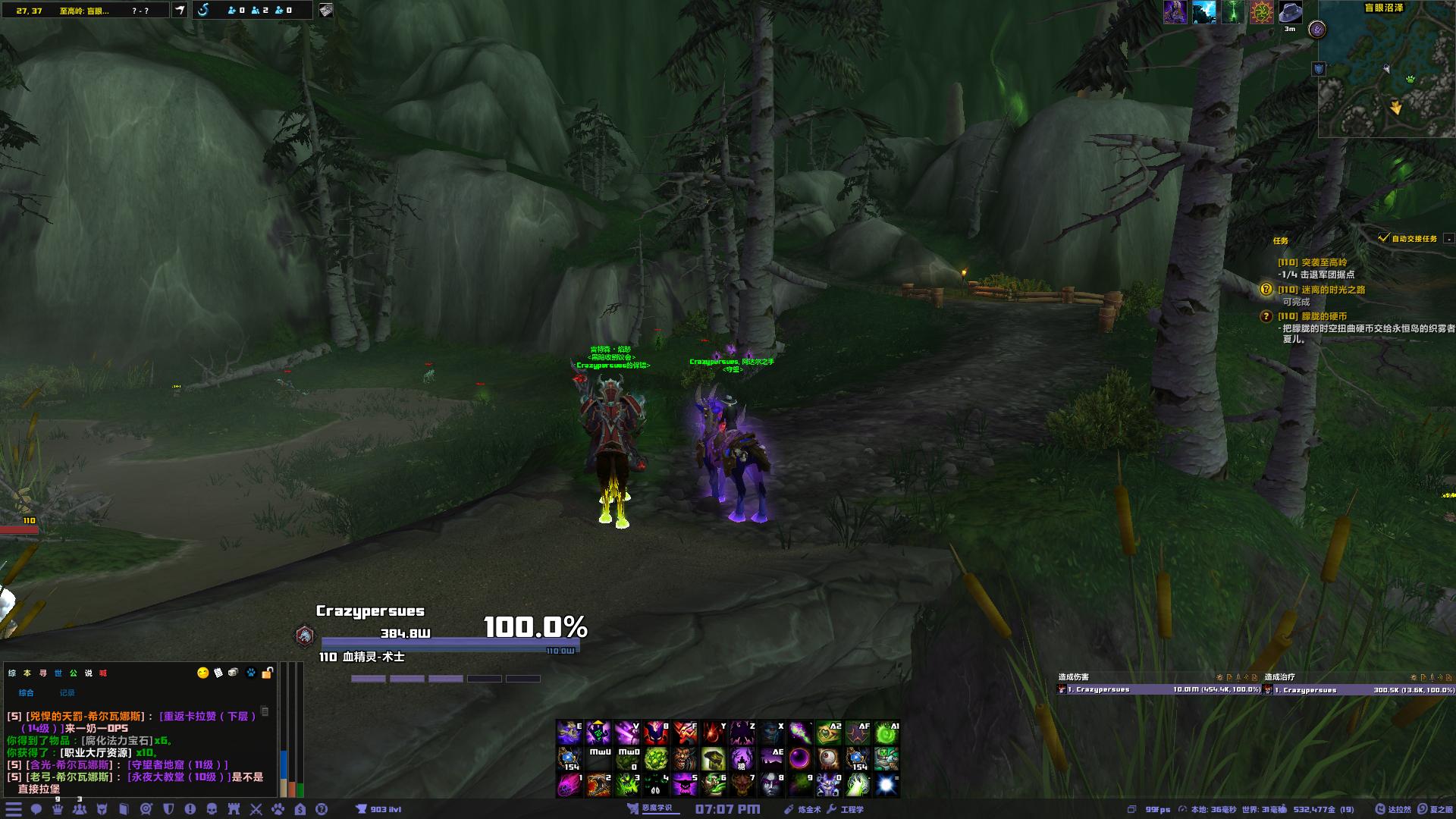Toggle the 自动交接任务 checkbox
Image resolution: width=1456 pixels, height=819 pixels.
point(1384,238)
